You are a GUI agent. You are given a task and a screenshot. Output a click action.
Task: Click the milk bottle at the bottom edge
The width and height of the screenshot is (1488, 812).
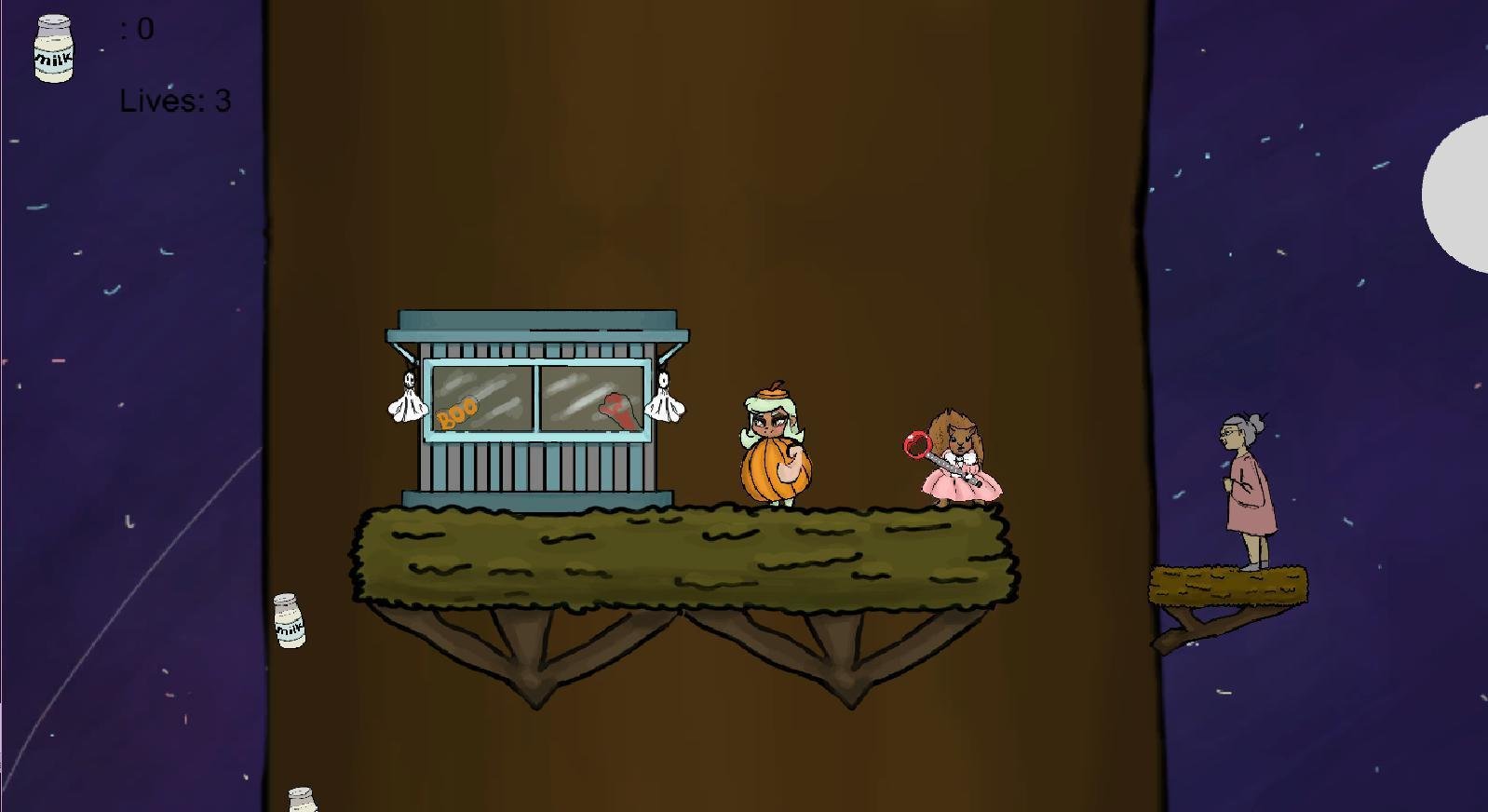pyautogui.click(x=304, y=799)
